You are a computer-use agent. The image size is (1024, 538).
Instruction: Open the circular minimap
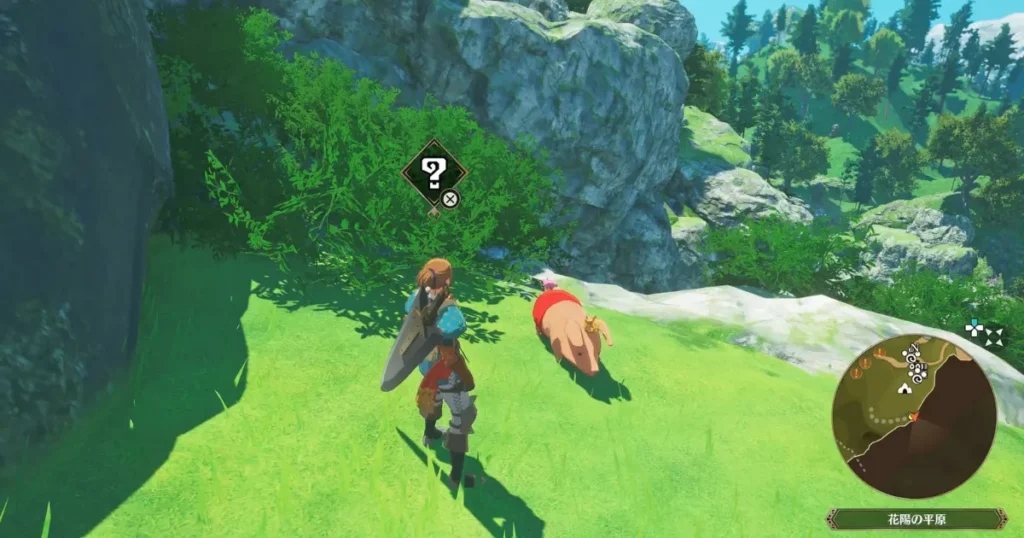[x=913, y=417]
